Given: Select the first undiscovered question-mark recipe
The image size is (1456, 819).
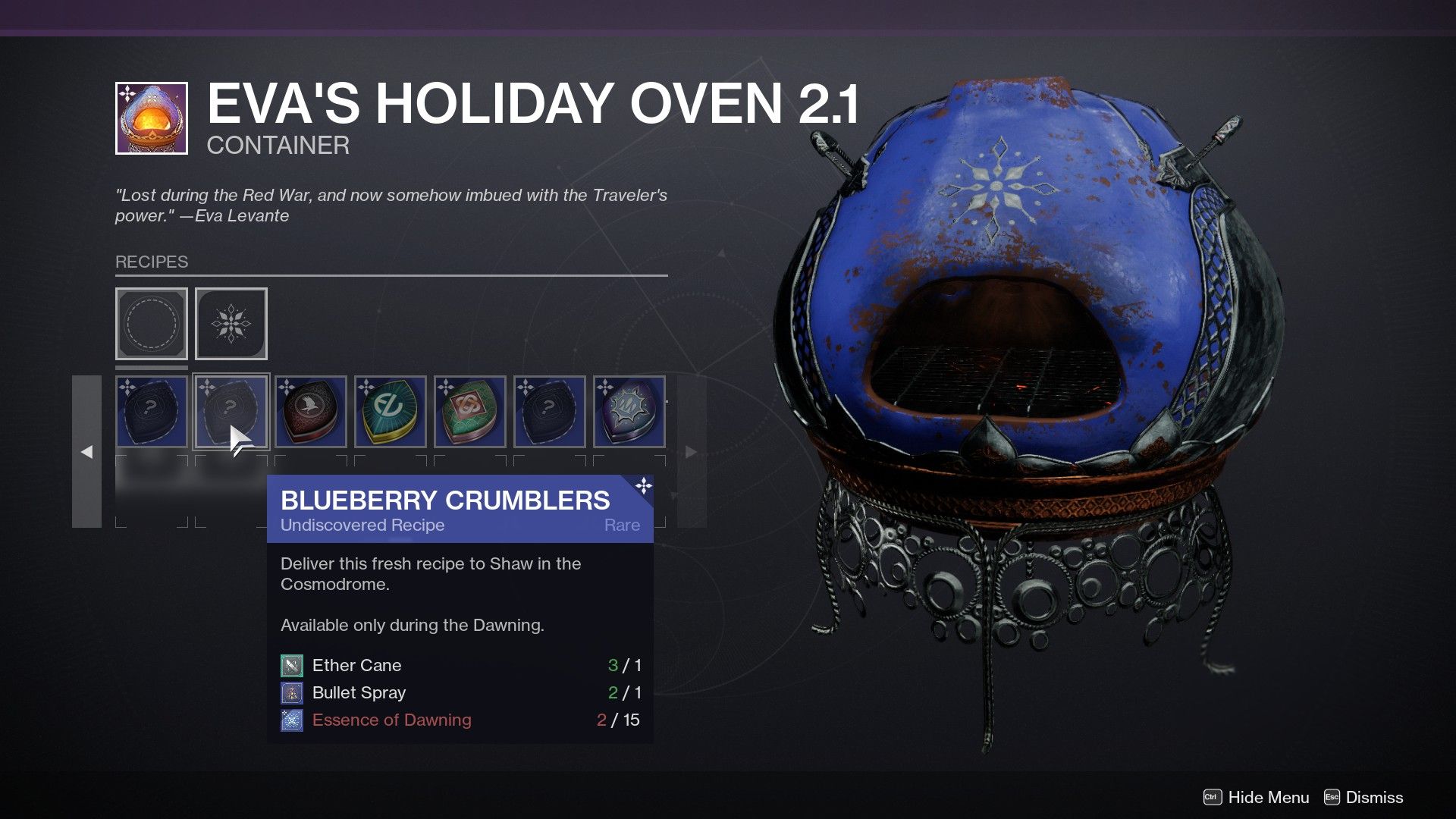Looking at the screenshot, I should coord(151,412).
